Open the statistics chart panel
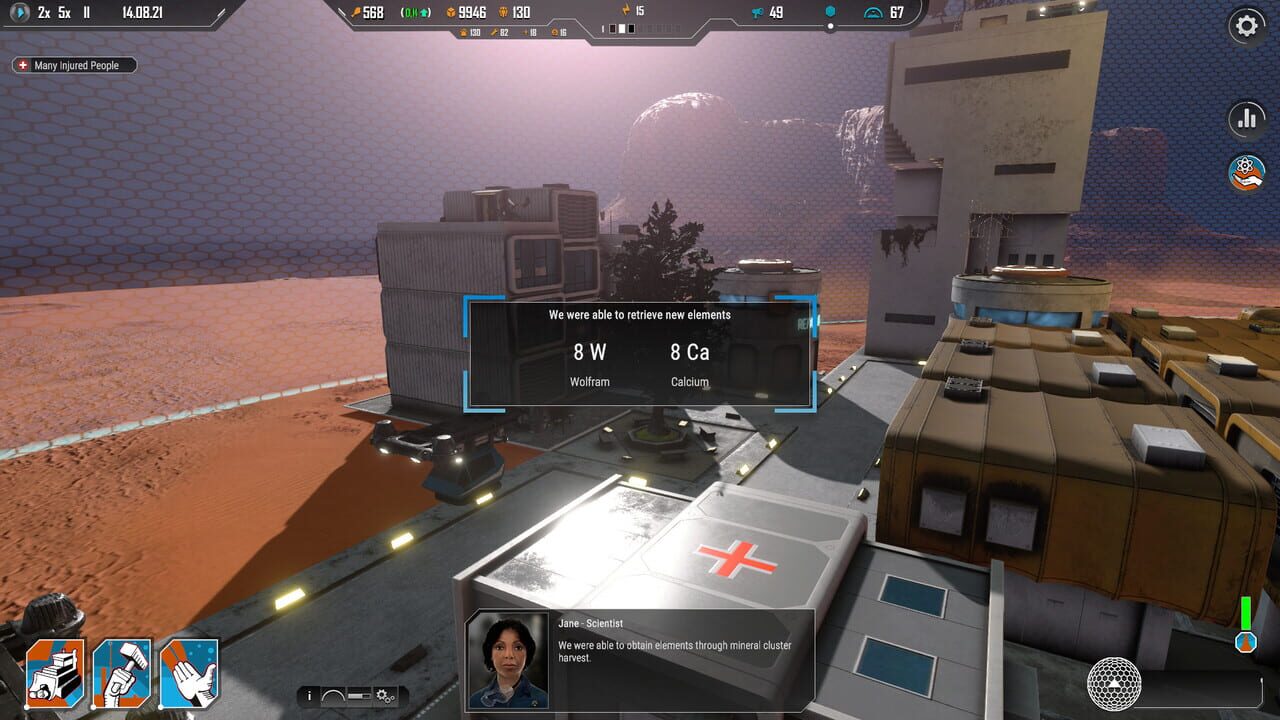This screenshot has height=720, width=1280. point(1245,119)
